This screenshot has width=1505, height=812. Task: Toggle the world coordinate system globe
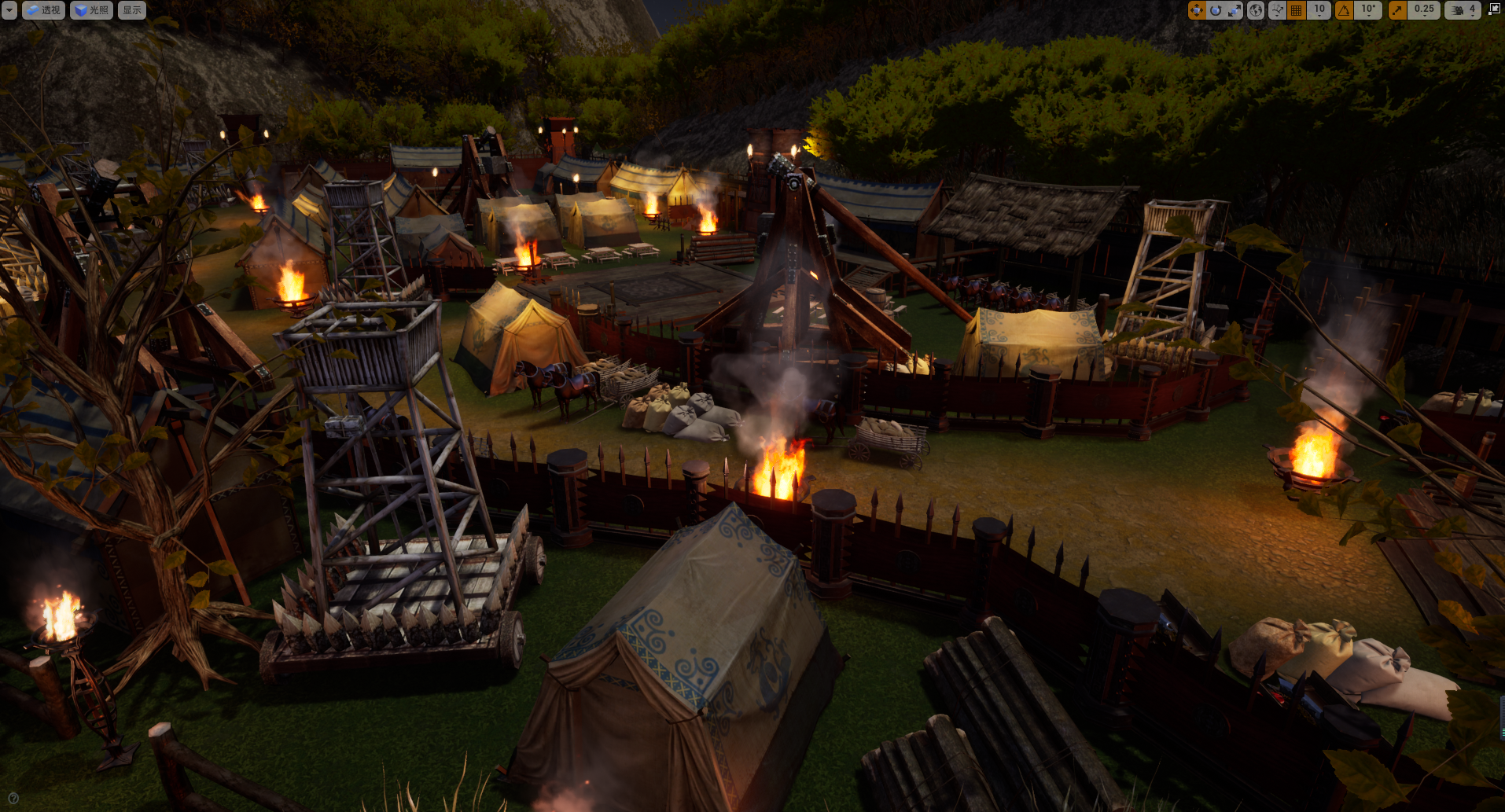point(1256,10)
